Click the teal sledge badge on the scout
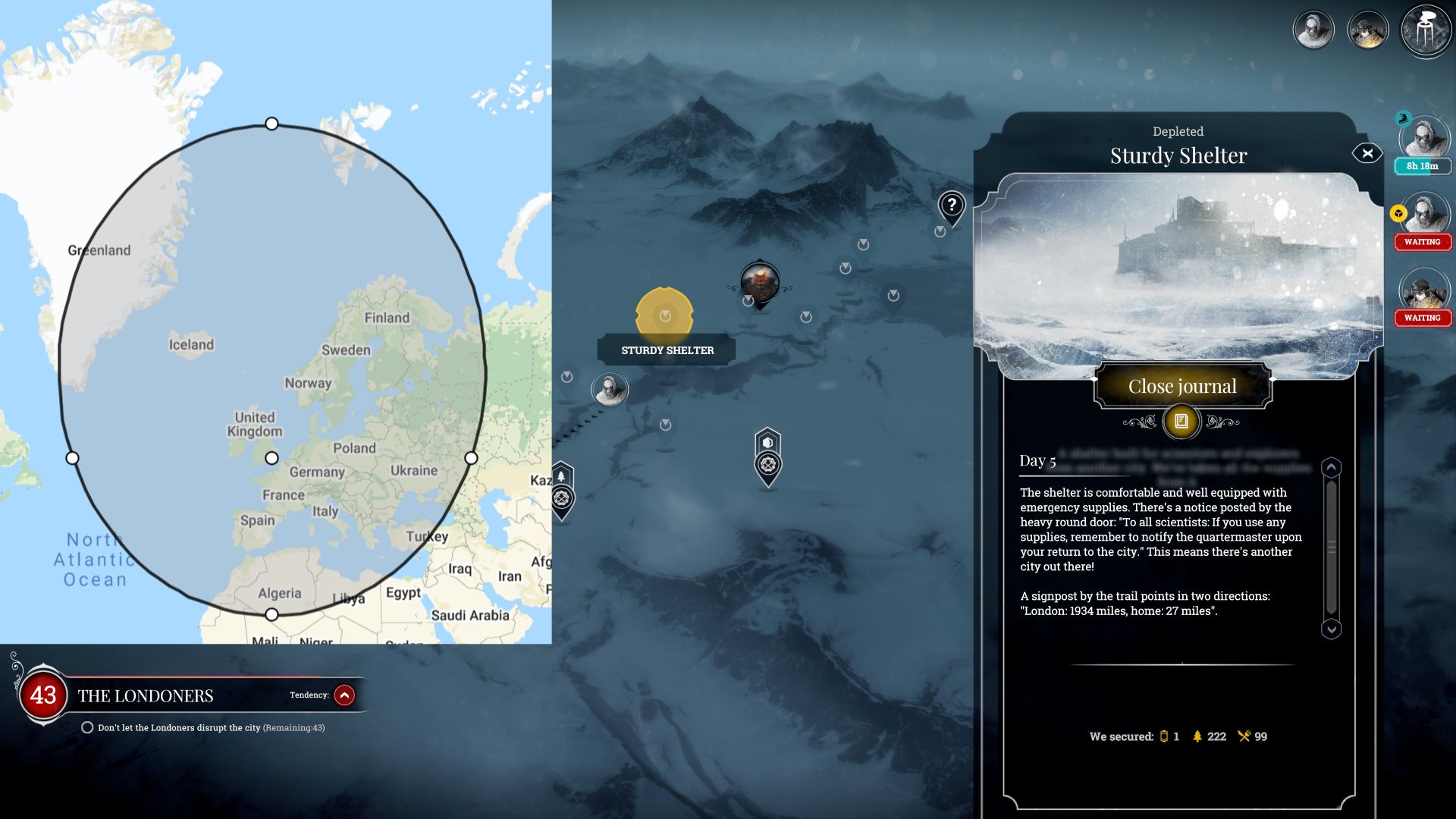Viewport: 1456px width, 819px height. click(x=1402, y=119)
